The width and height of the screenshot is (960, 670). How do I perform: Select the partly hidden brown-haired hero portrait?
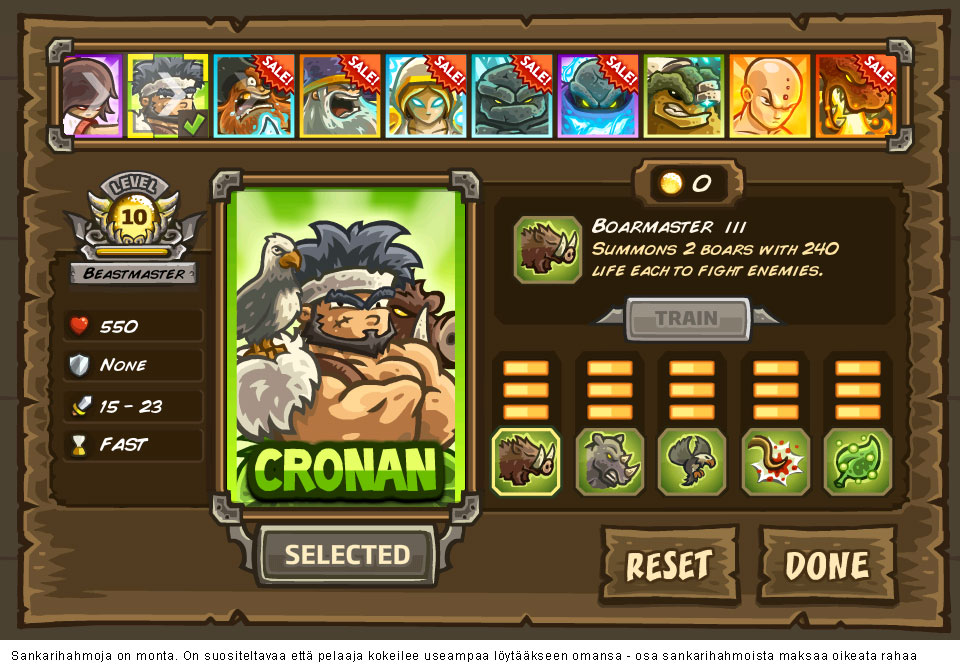pyautogui.click(x=92, y=96)
